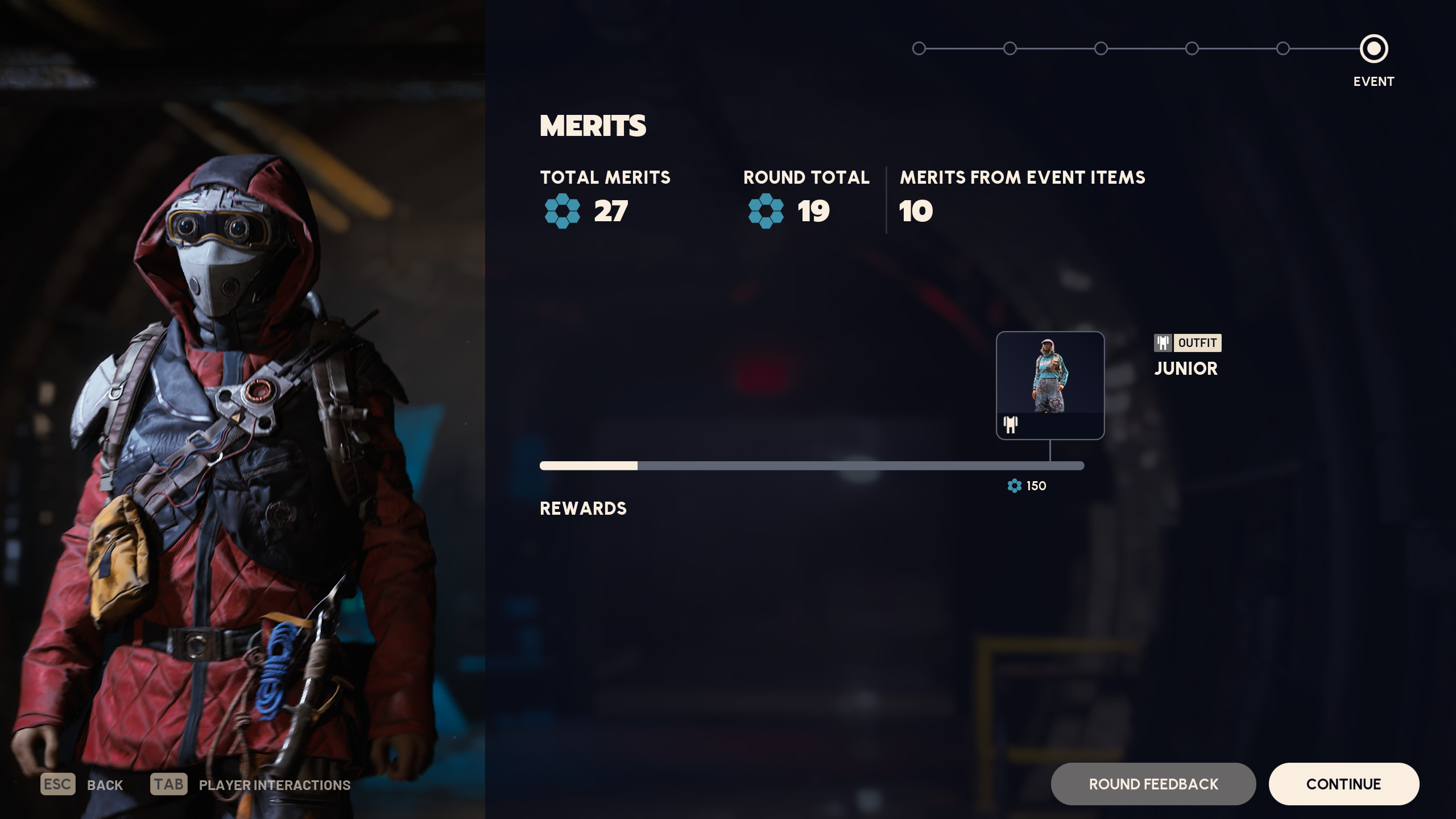Click the blue merit hexagon beside Total Merits
Image resolution: width=1456 pixels, height=819 pixels.
click(562, 212)
